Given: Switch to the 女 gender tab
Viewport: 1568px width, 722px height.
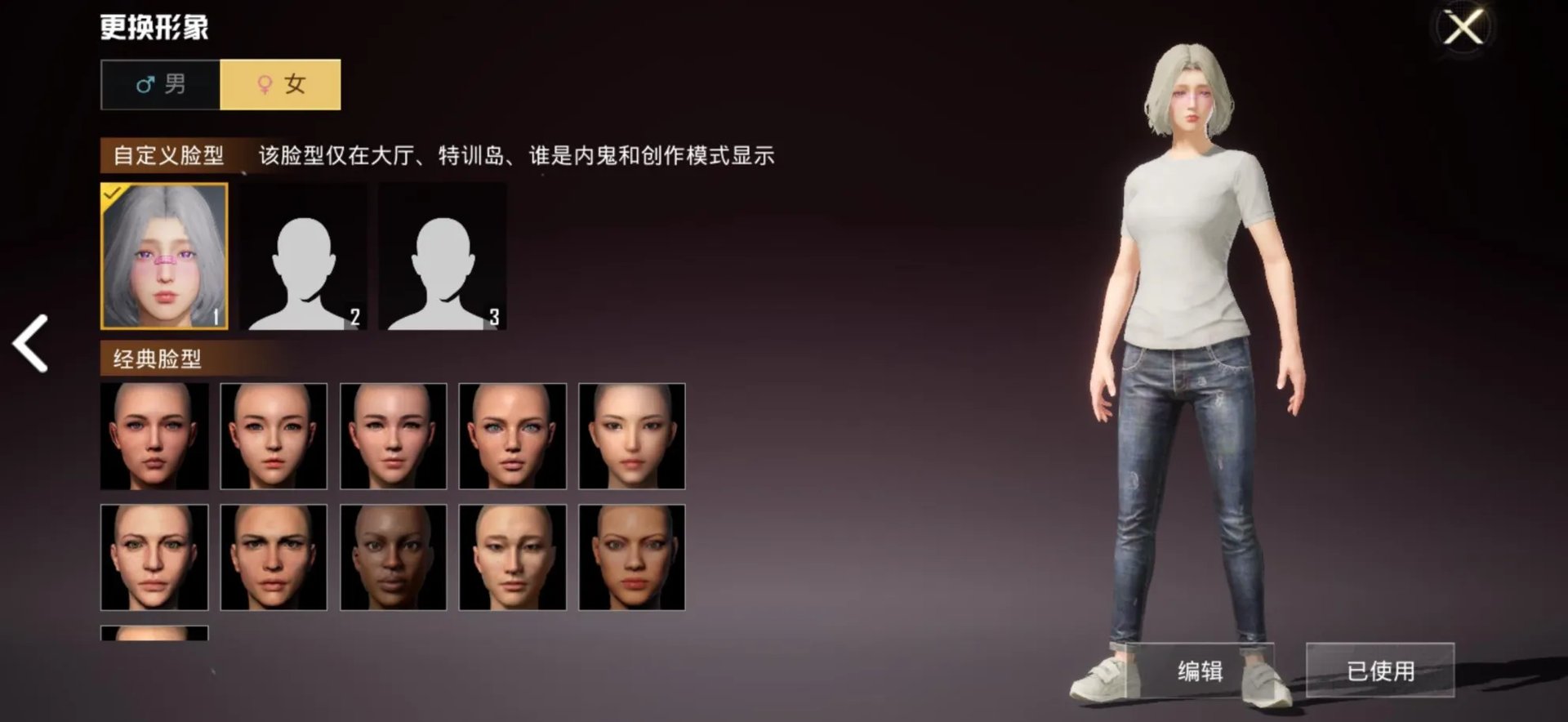Looking at the screenshot, I should coord(281,84).
